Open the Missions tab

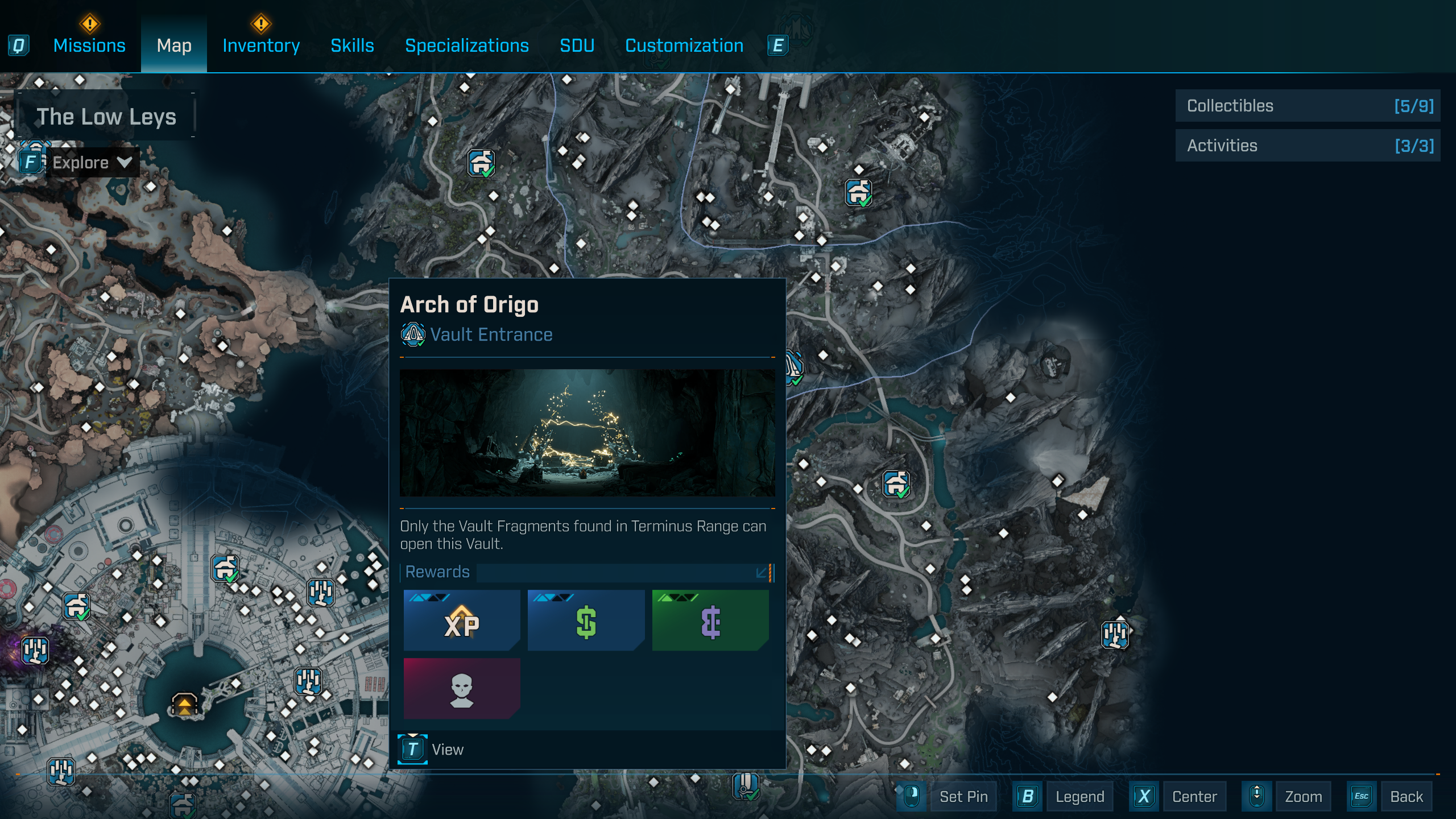click(89, 45)
